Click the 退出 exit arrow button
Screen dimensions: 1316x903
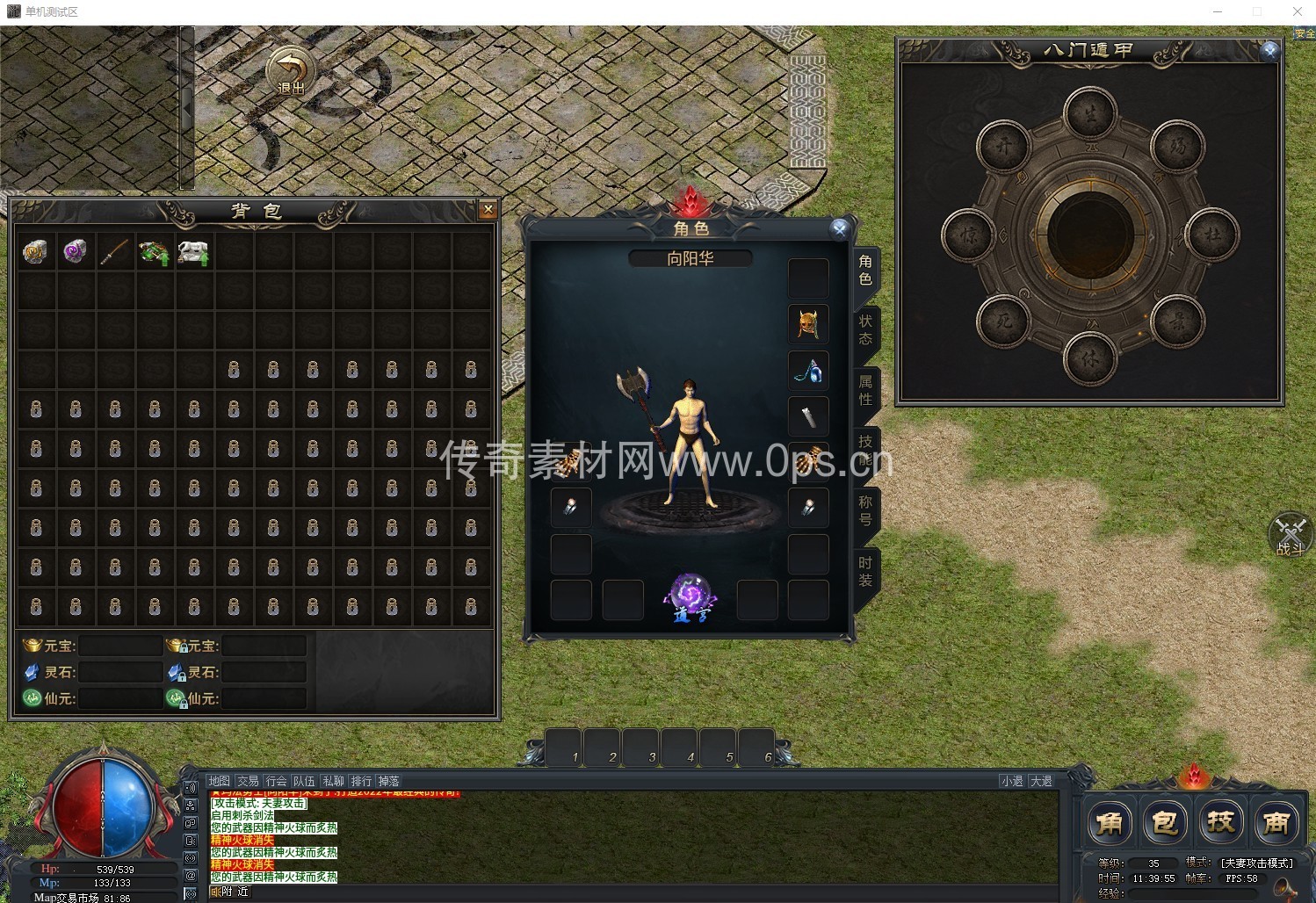[291, 71]
